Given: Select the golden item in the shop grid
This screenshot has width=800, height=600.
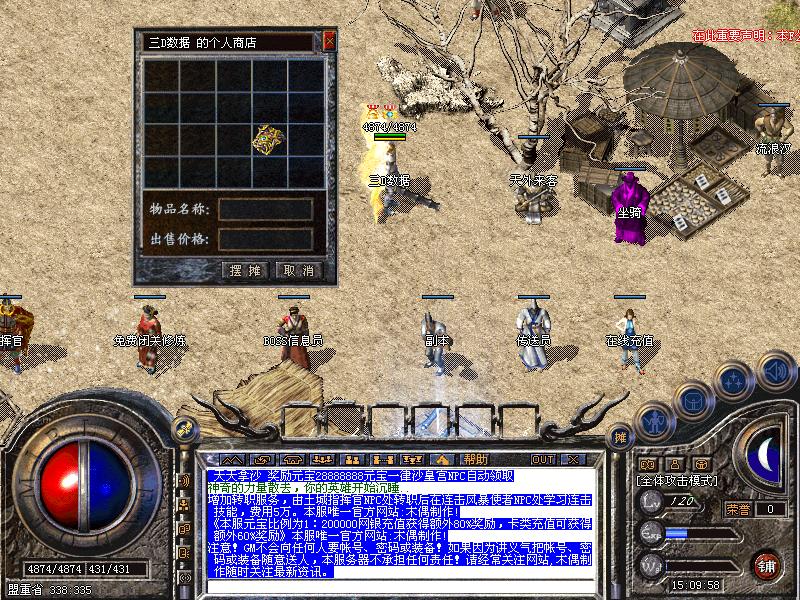Looking at the screenshot, I should tap(267, 139).
